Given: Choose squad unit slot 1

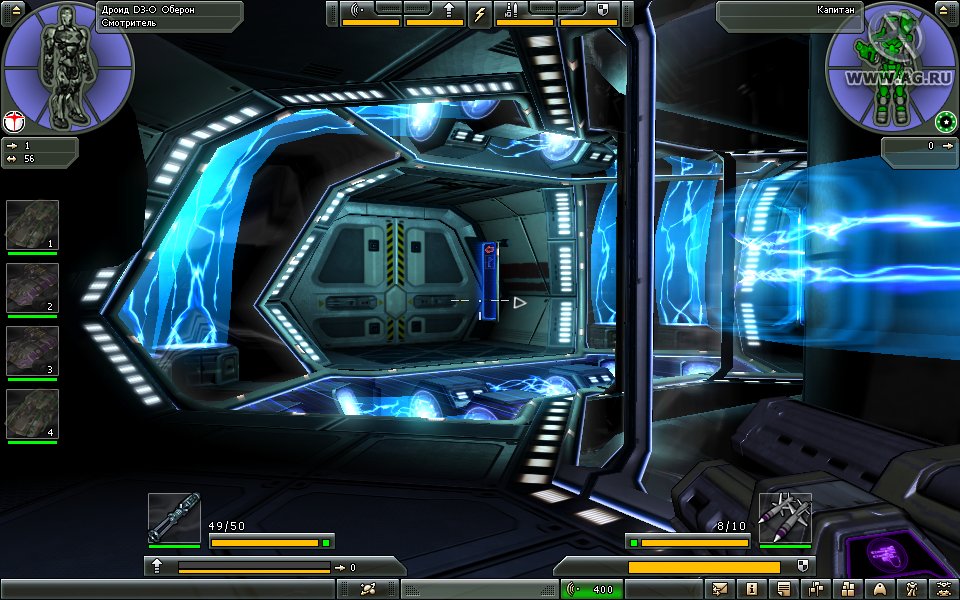Looking at the screenshot, I should click(33, 226).
